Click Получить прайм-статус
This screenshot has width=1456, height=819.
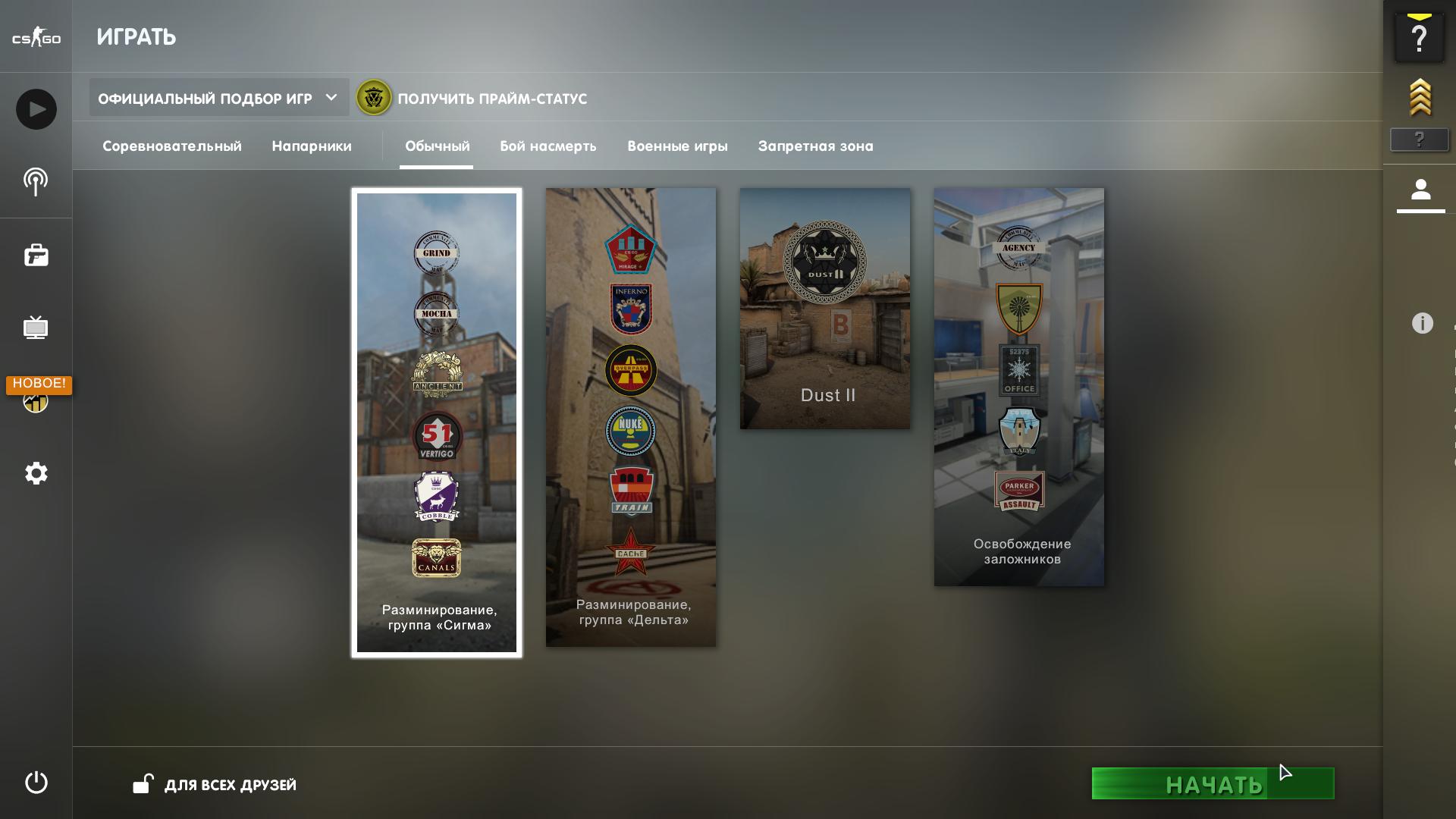coord(491,99)
